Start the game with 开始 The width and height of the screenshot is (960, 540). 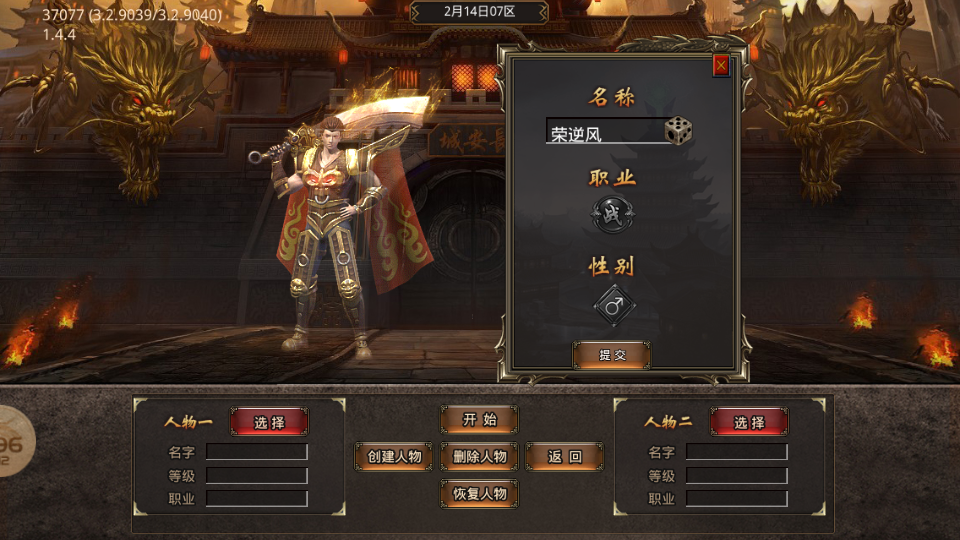[x=479, y=420]
